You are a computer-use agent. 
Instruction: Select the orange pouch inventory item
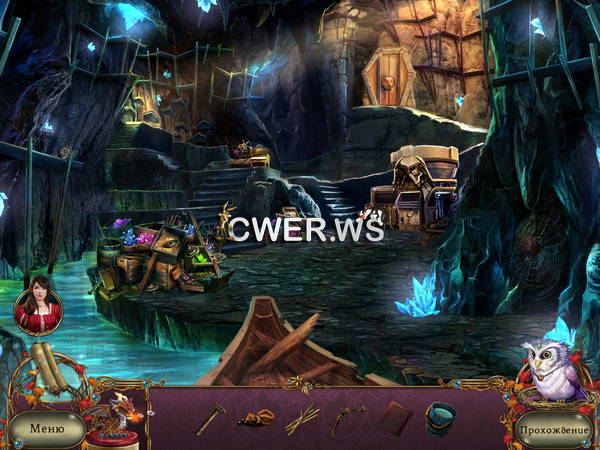point(256,418)
